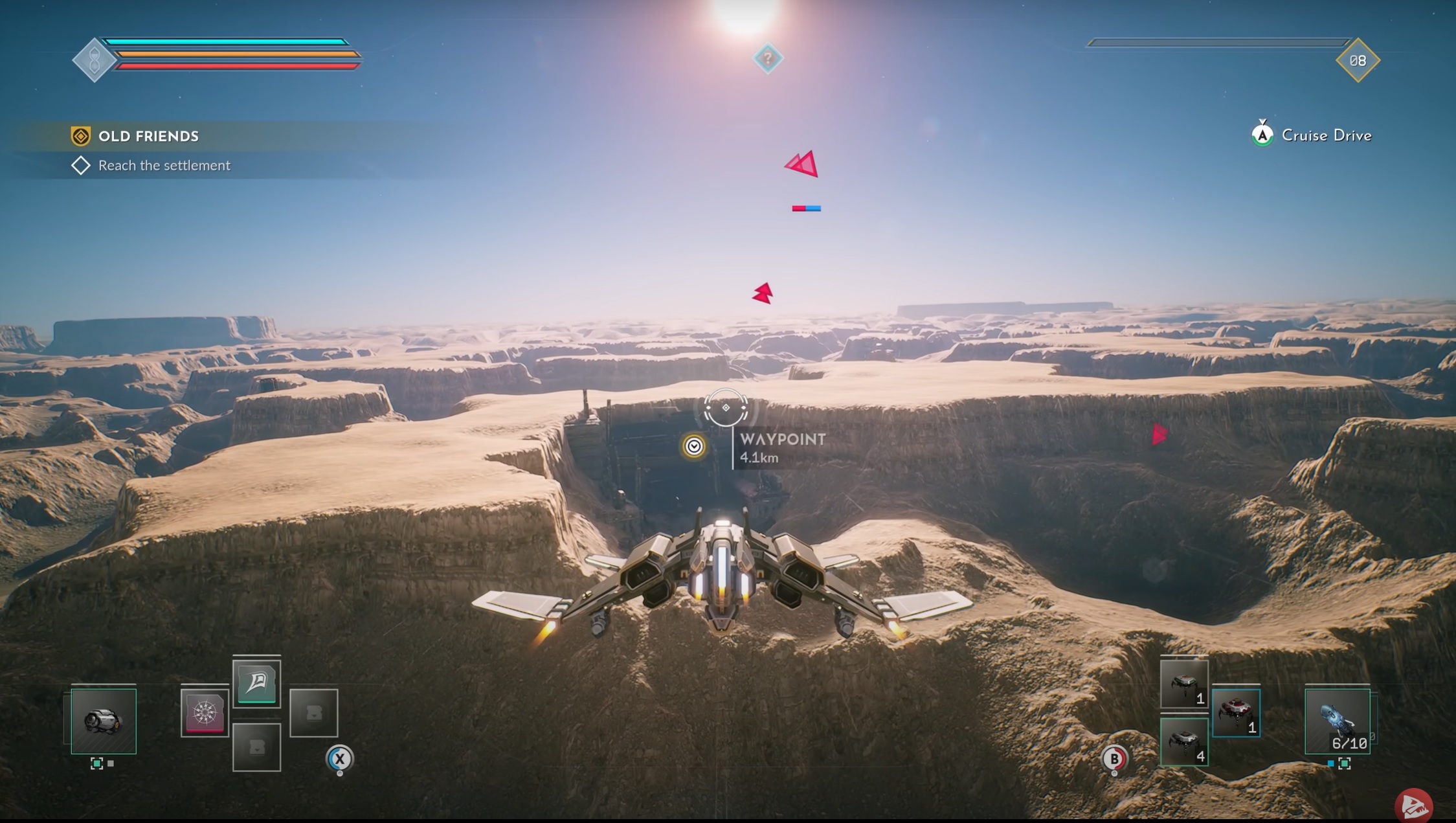
Task: Click the Reach the settlement objective
Action: point(164,166)
